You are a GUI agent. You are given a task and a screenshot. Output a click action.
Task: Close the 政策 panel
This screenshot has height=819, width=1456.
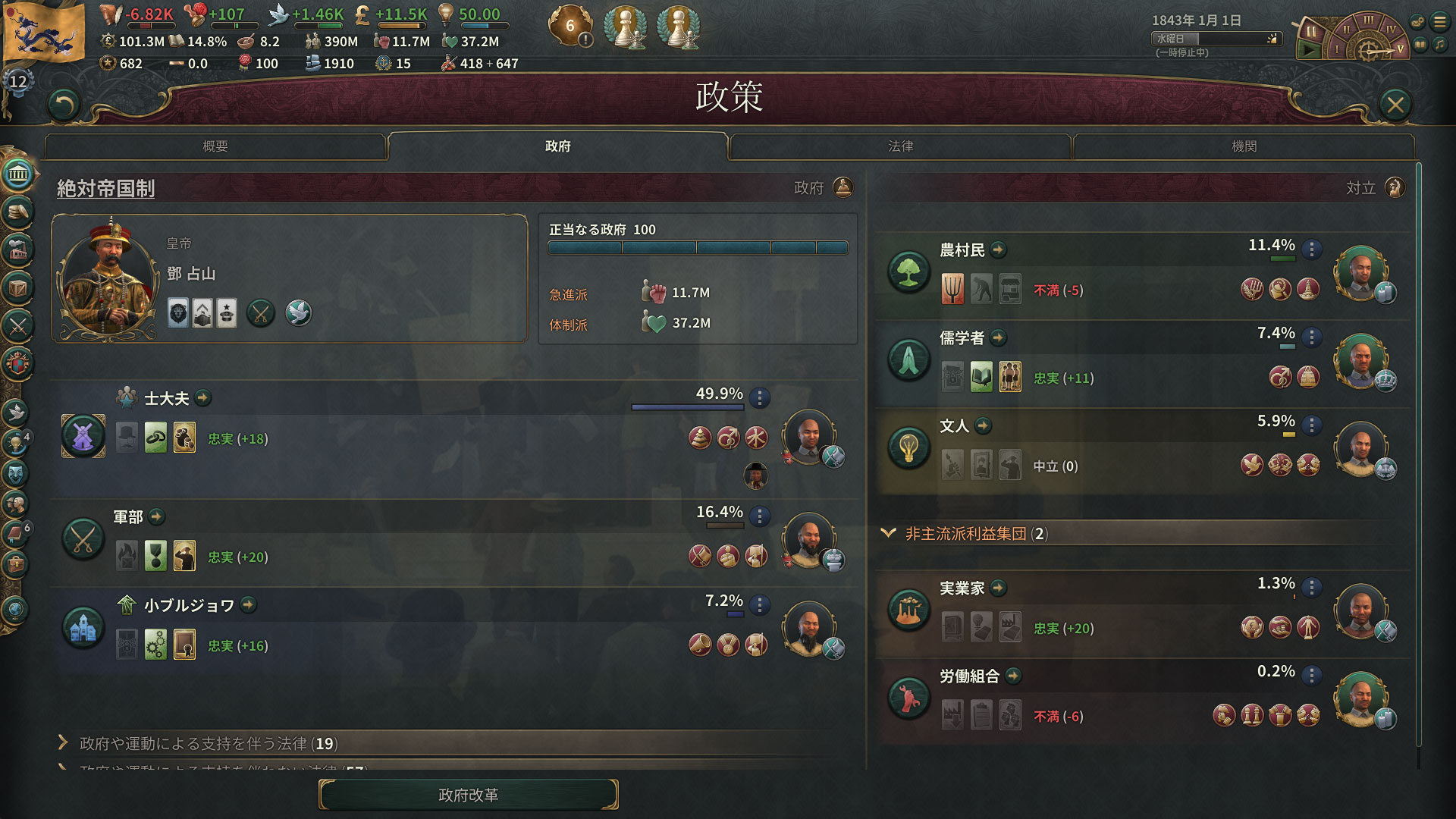1395,104
